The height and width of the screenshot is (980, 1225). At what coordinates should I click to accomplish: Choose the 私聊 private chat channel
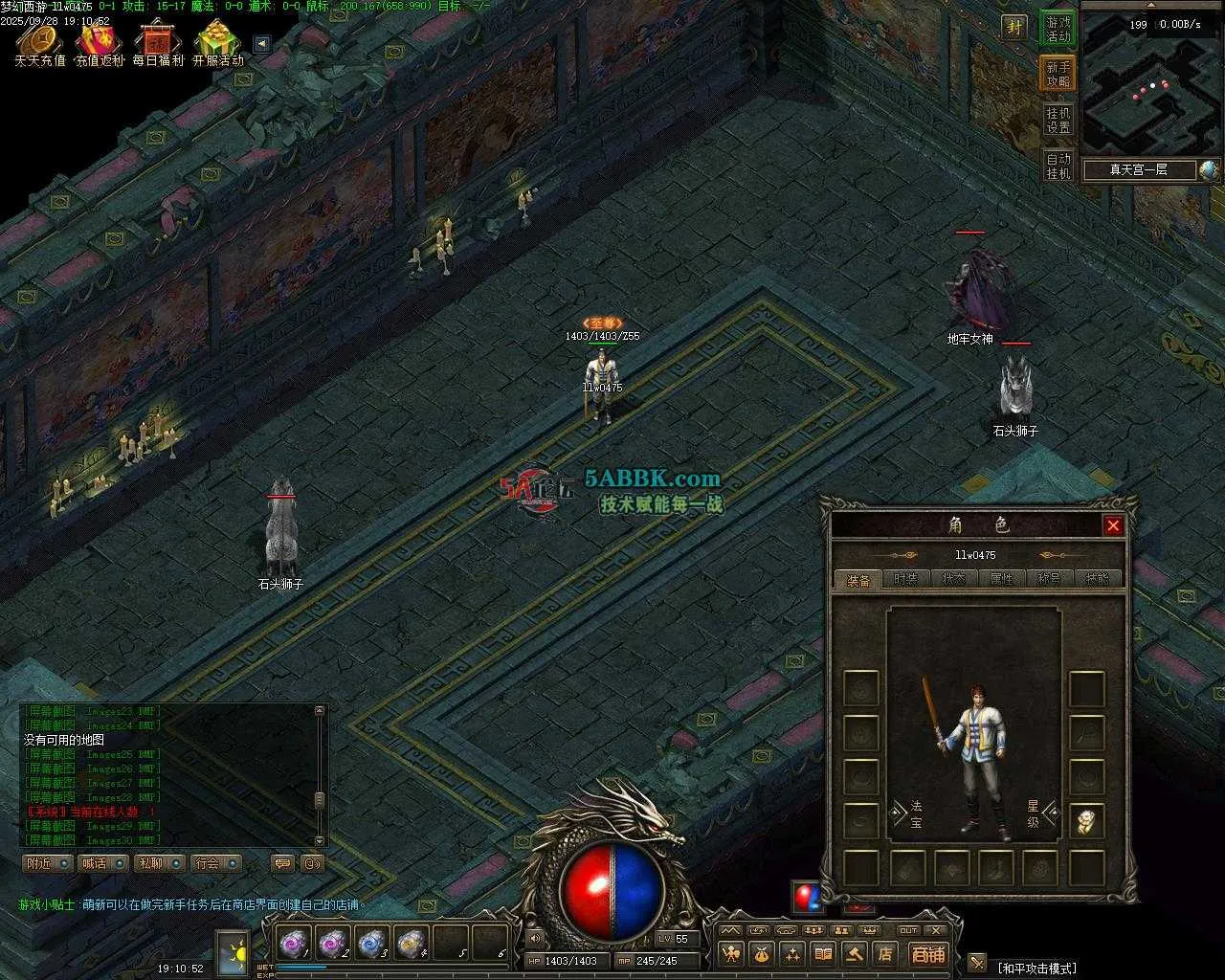[159, 863]
